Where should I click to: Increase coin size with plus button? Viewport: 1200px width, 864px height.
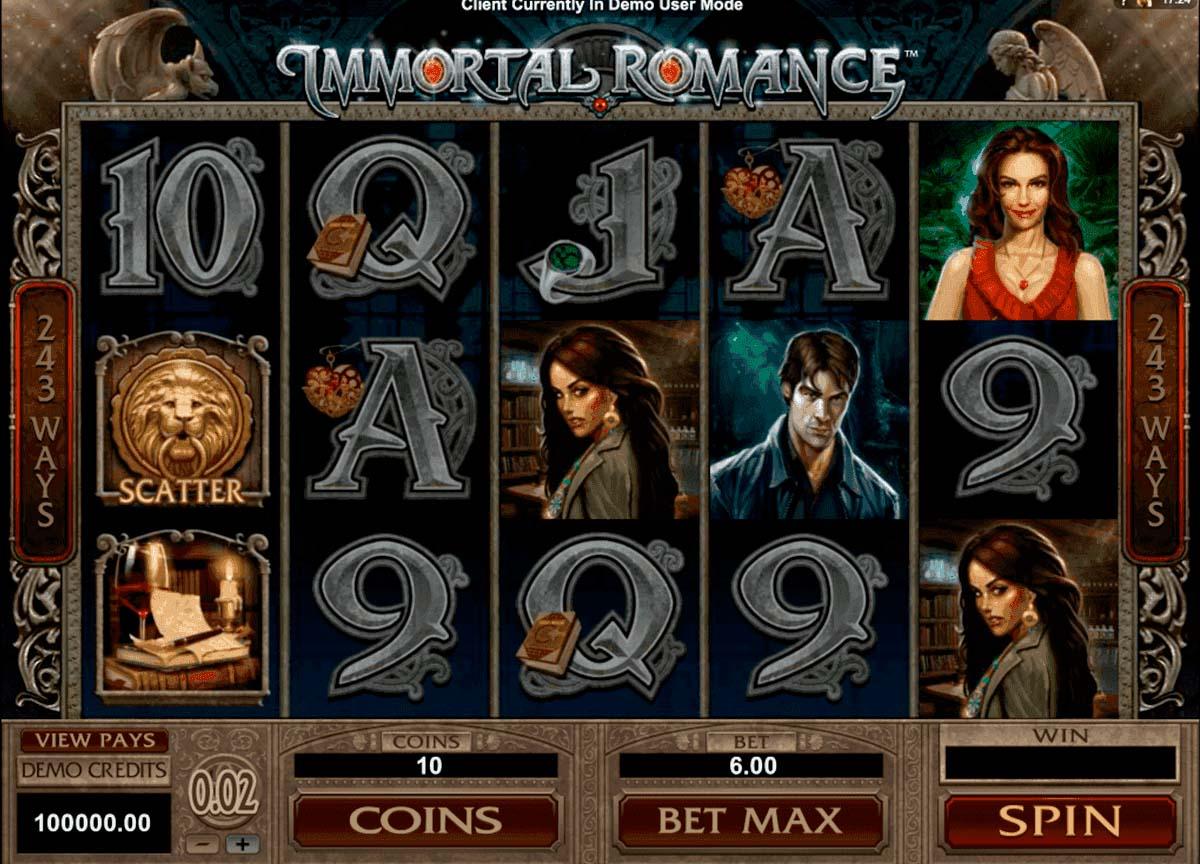[241, 844]
